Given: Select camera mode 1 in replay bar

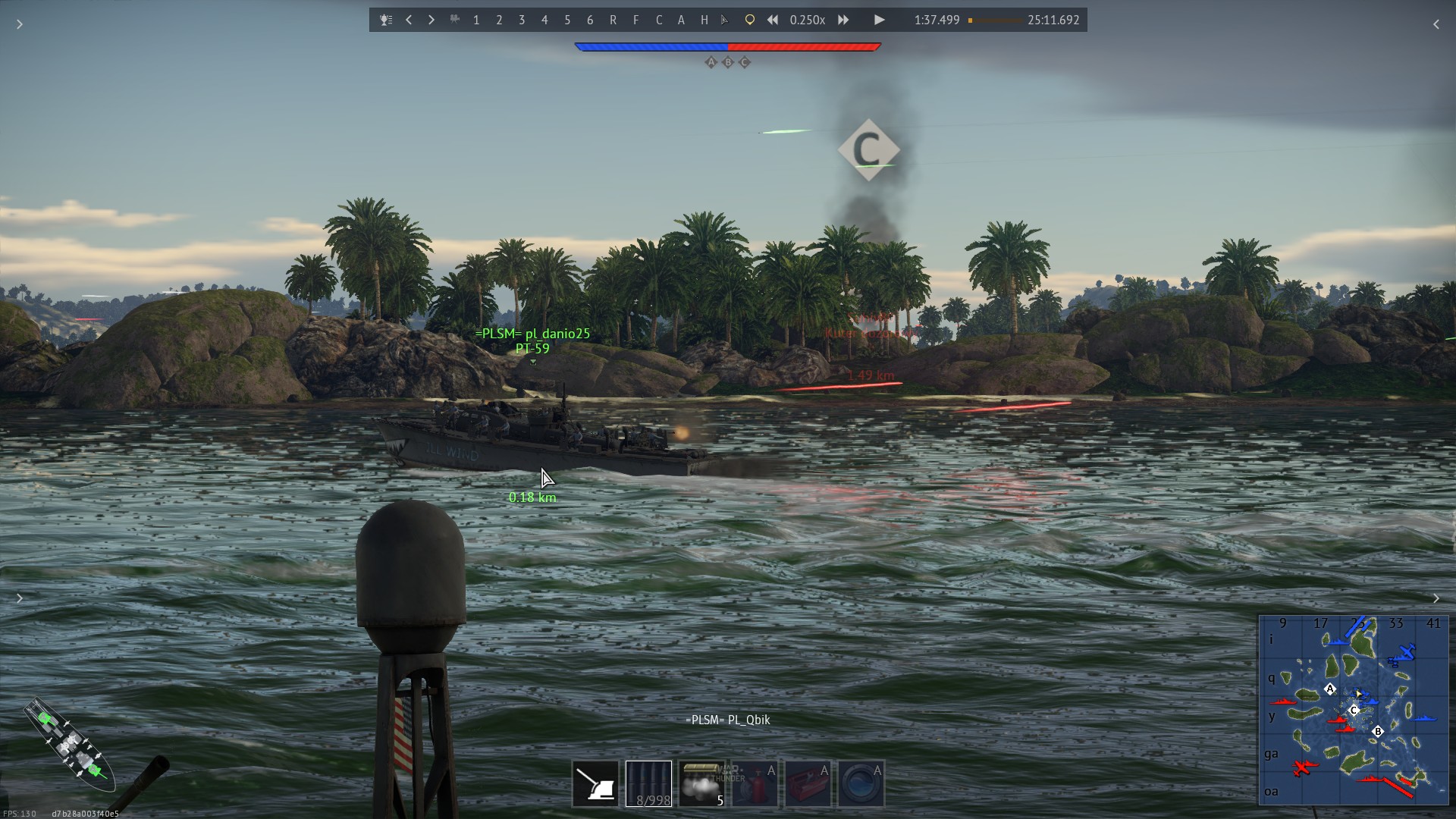Looking at the screenshot, I should tap(476, 20).
